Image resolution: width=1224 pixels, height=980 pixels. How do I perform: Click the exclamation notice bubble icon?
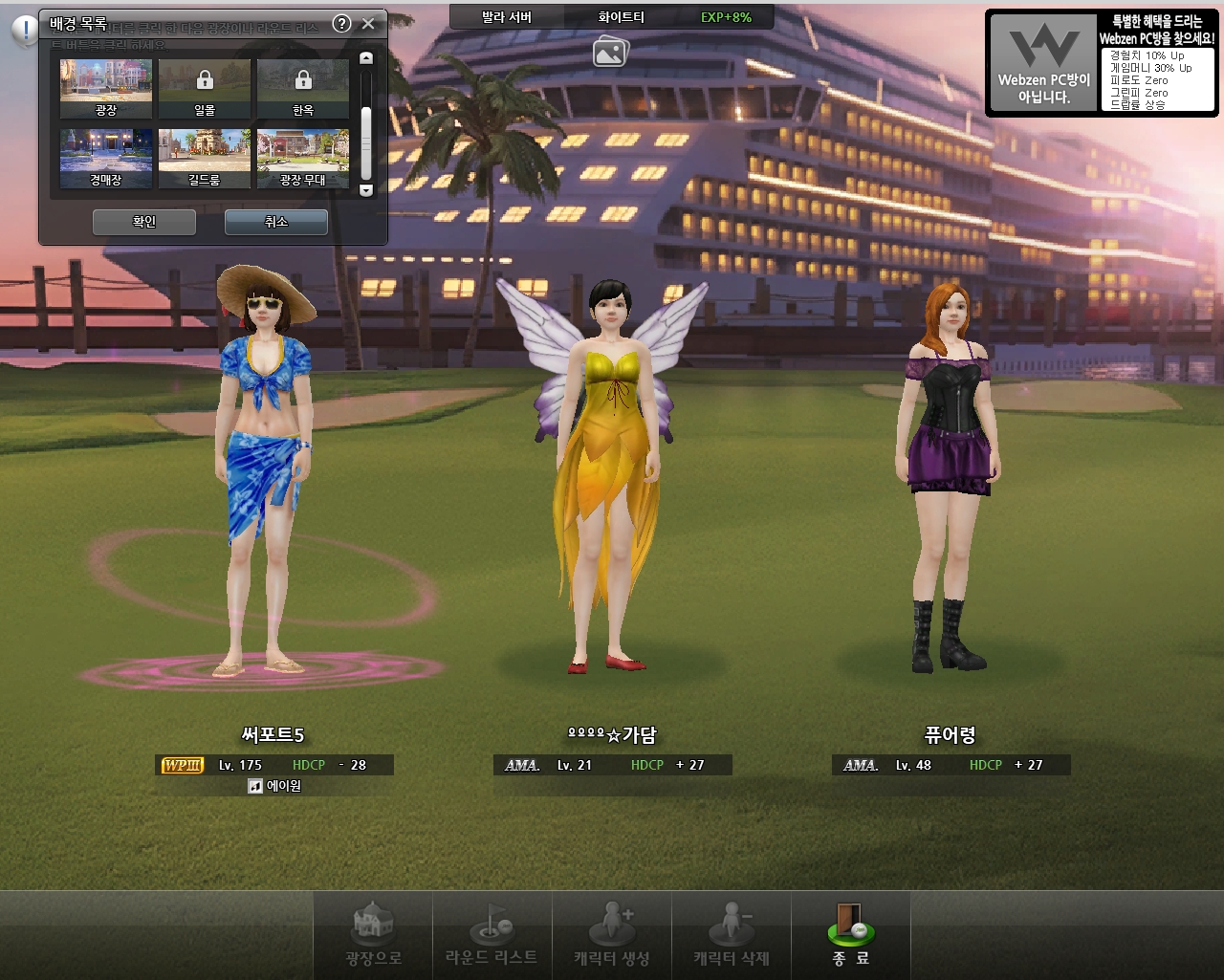pos(24,31)
